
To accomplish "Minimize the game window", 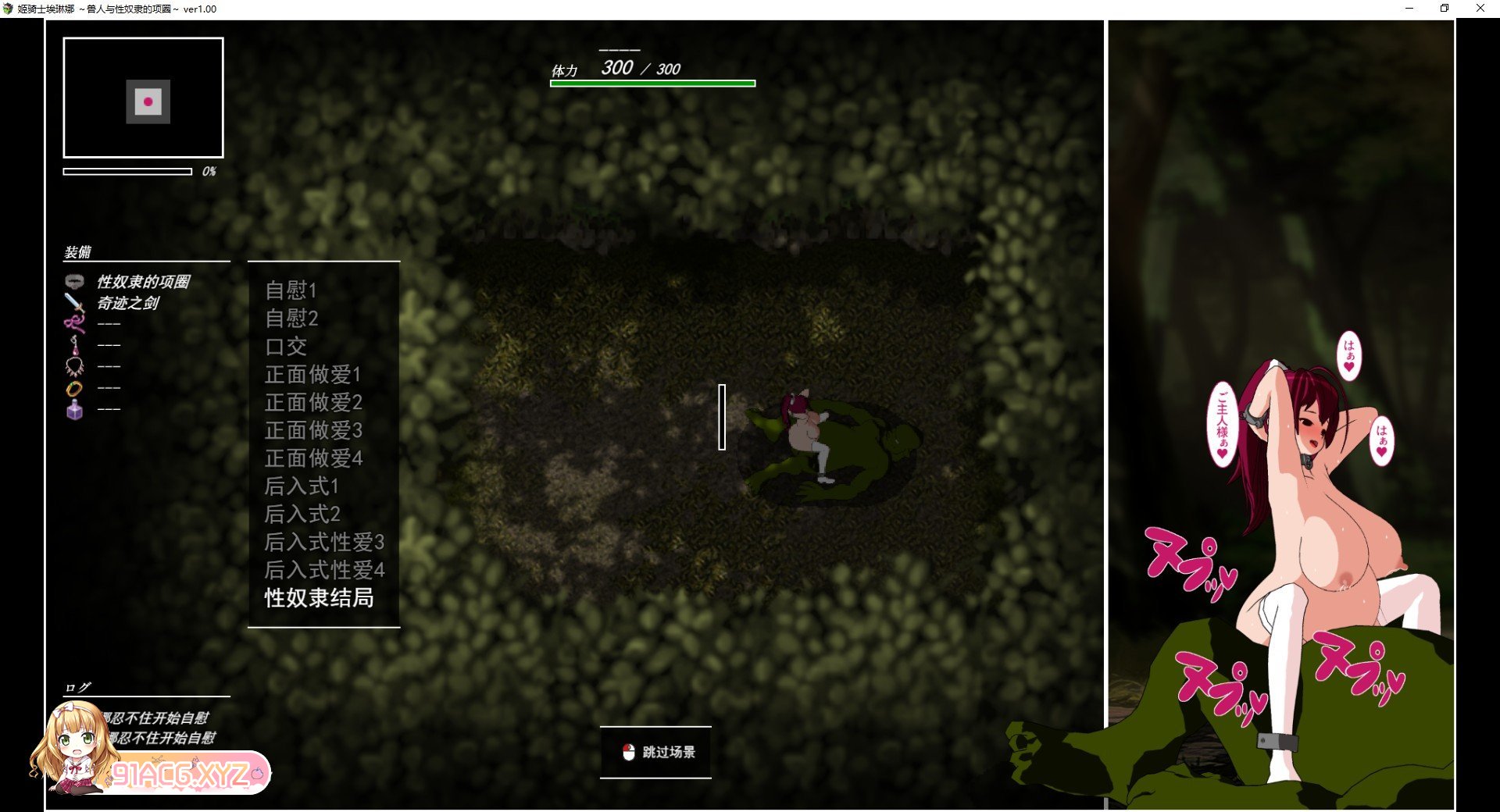I will point(1409,9).
